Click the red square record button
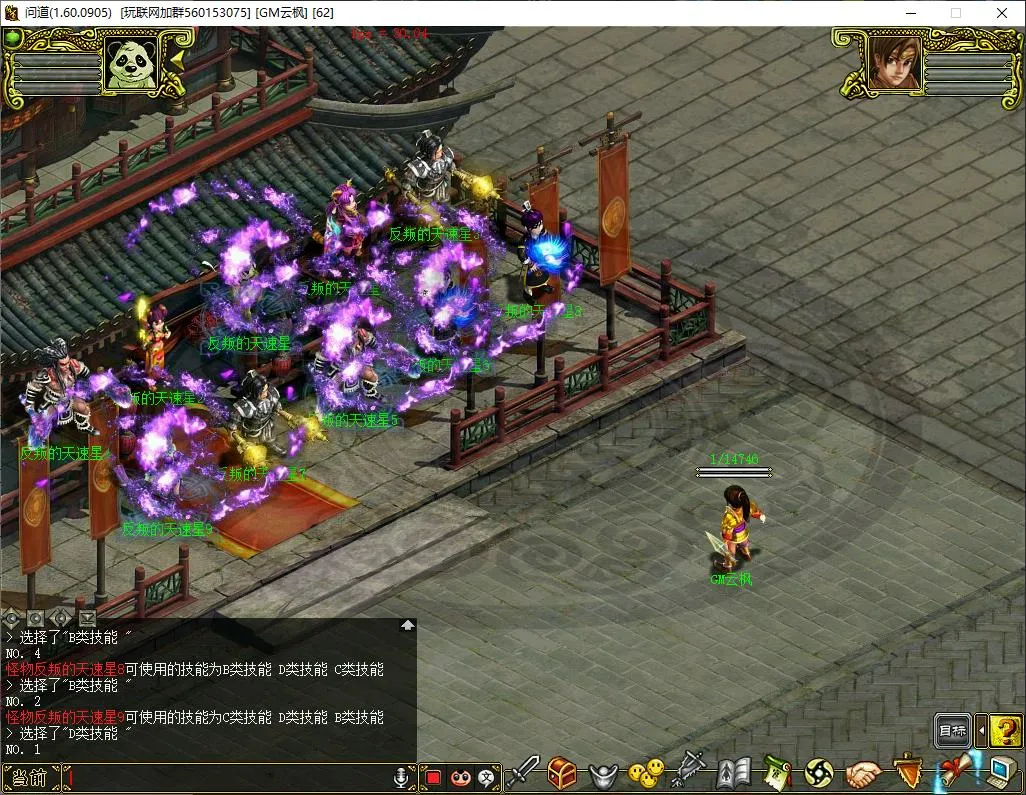1026x795 pixels. click(x=433, y=777)
